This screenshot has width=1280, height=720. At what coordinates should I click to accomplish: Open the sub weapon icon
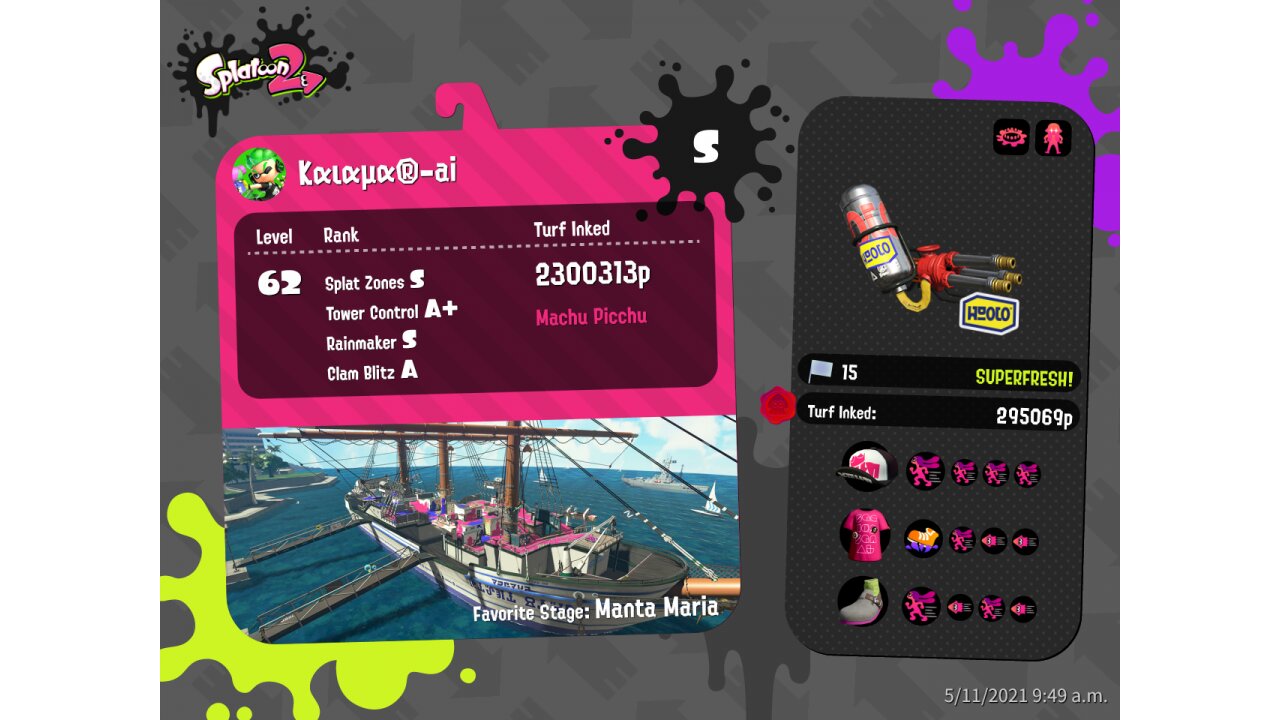1011,137
